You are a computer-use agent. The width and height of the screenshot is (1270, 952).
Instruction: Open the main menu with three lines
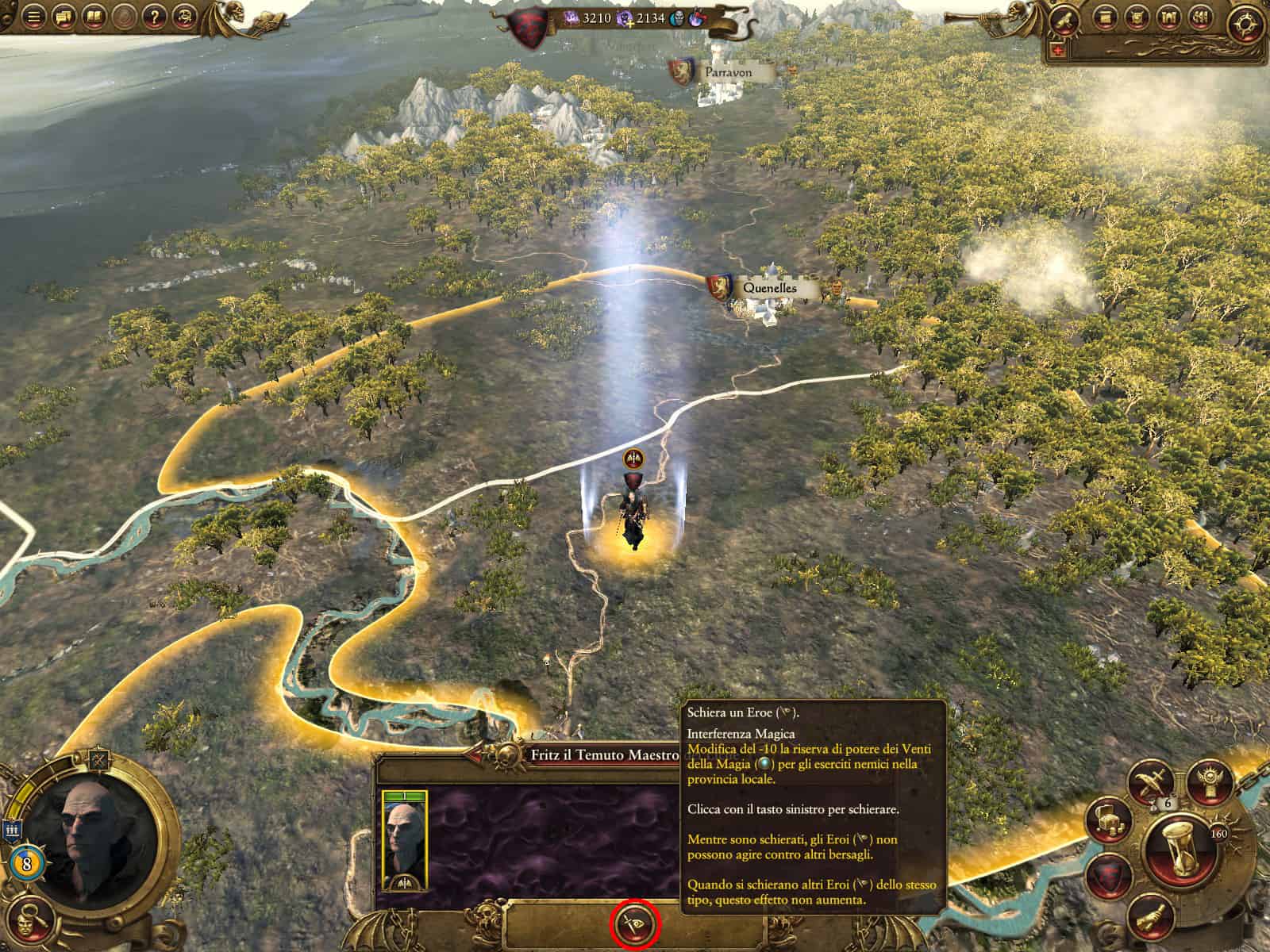33,16
